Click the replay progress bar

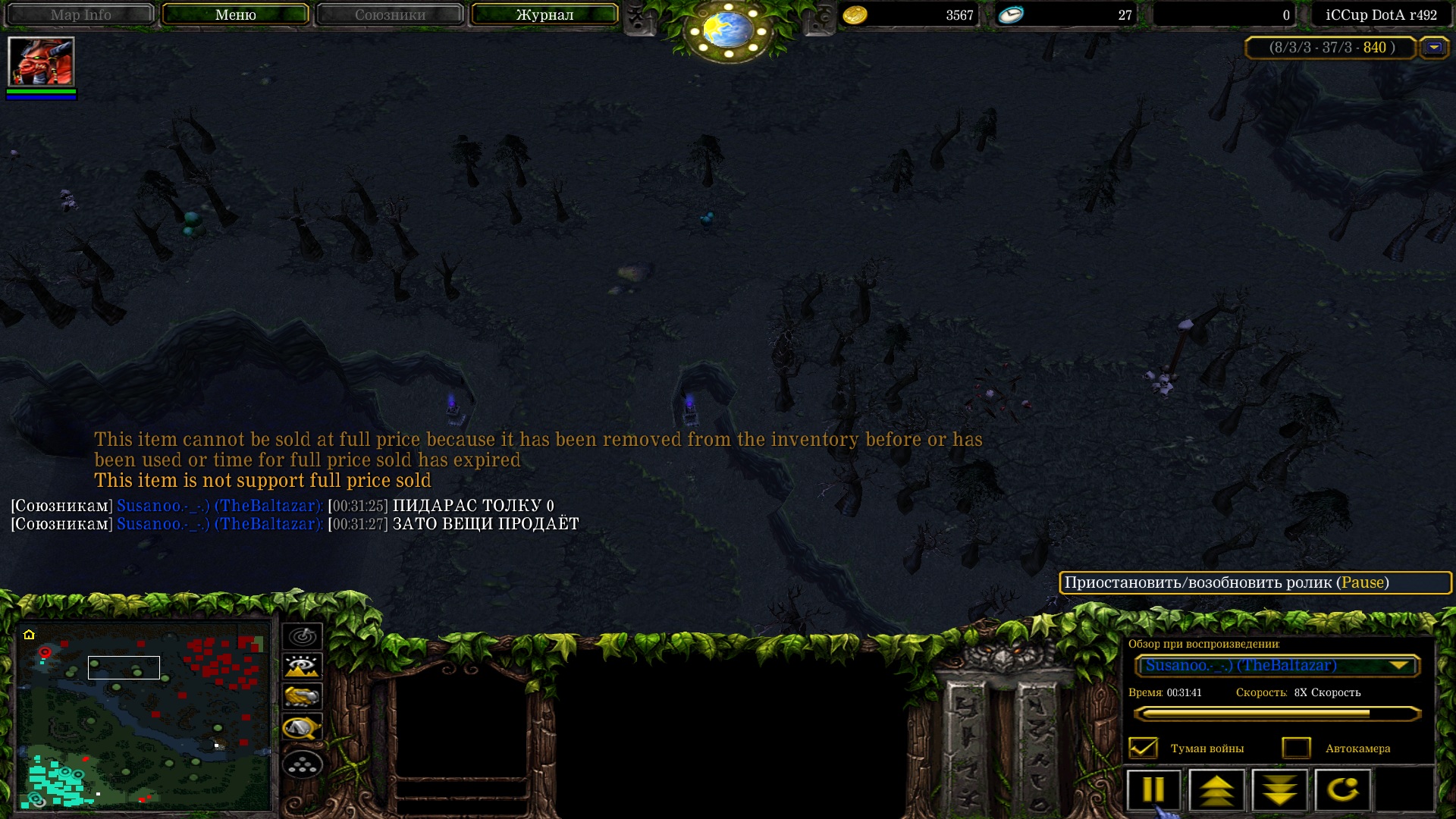click(x=1277, y=714)
